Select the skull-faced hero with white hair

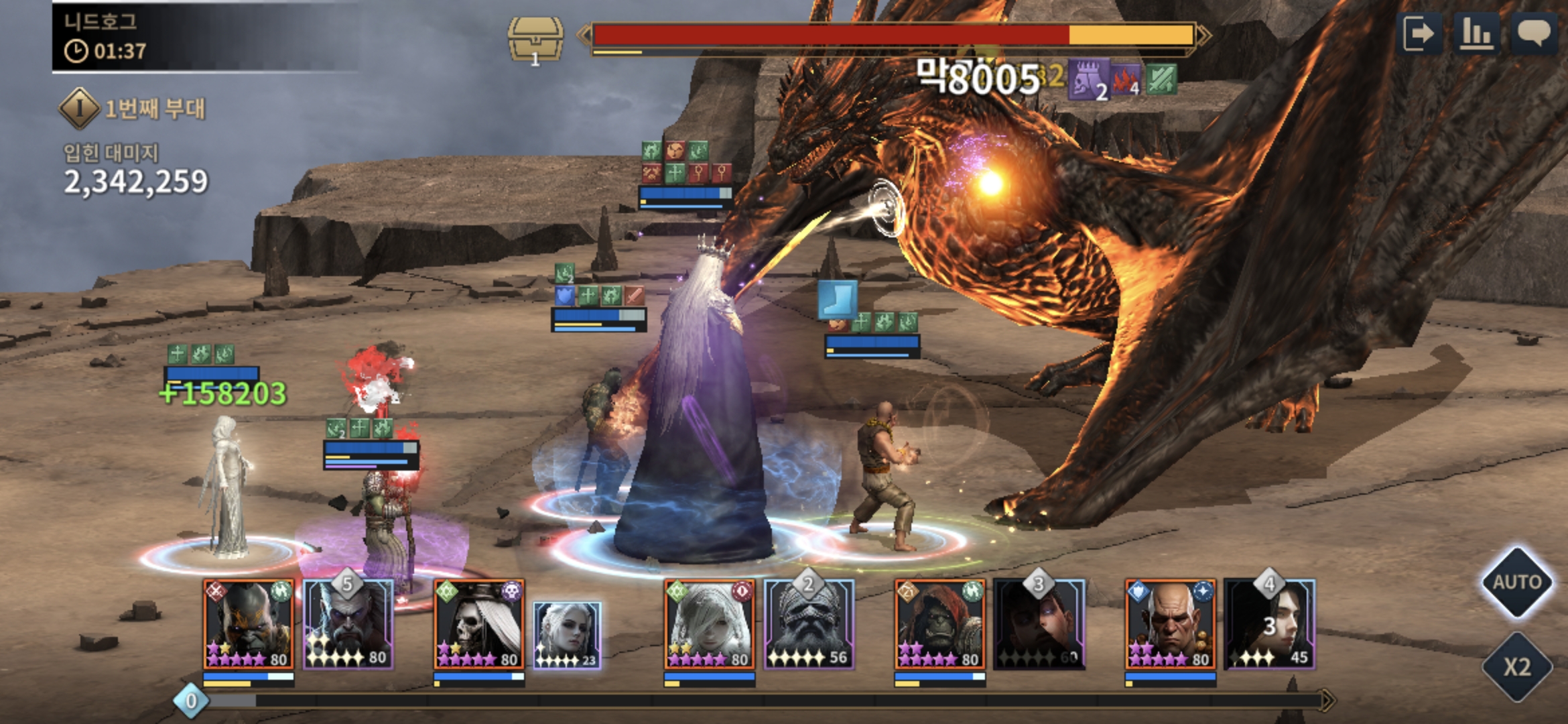tap(479, 625)
